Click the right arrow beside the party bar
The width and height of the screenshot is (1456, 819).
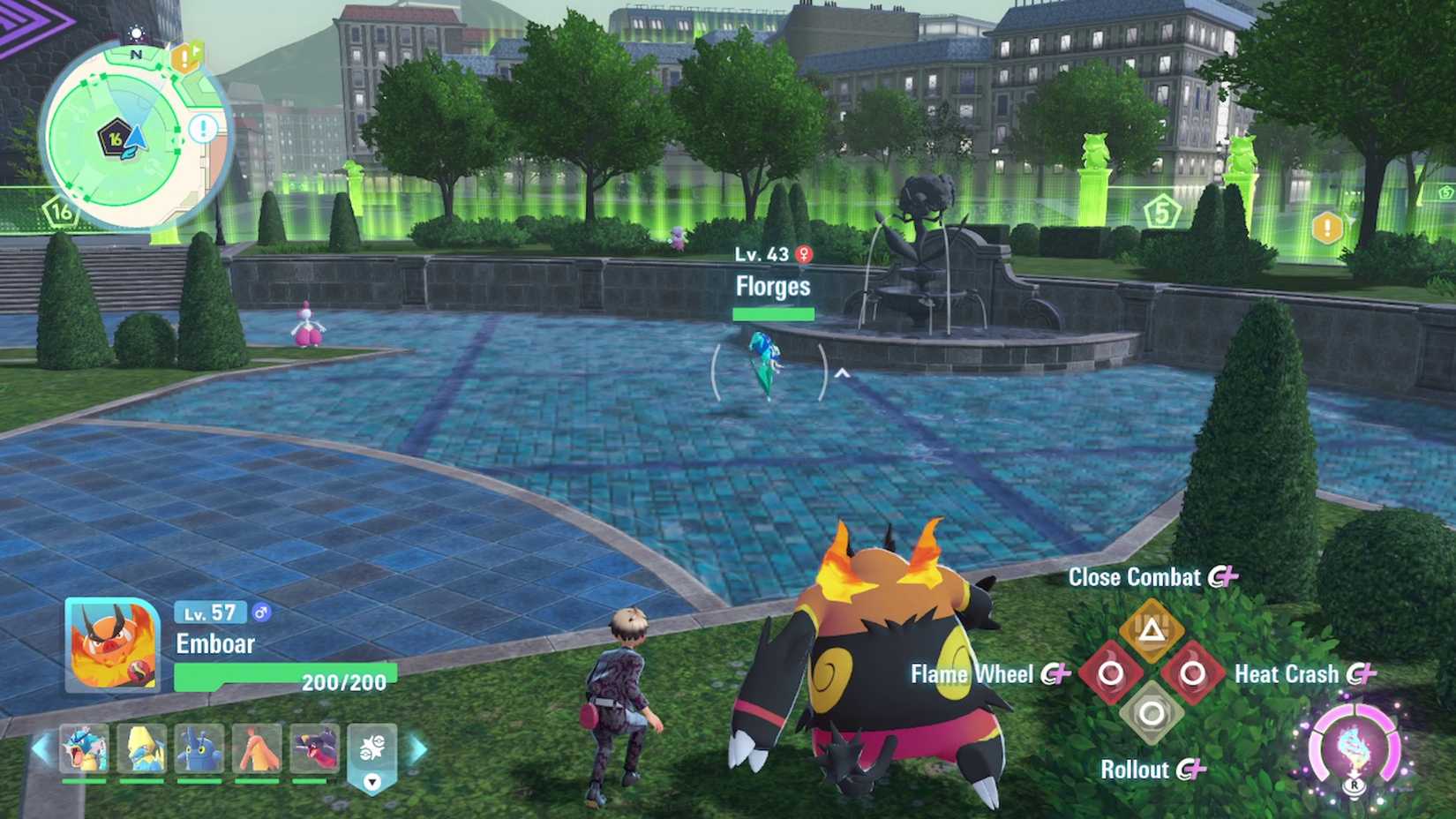coord(417,750)
